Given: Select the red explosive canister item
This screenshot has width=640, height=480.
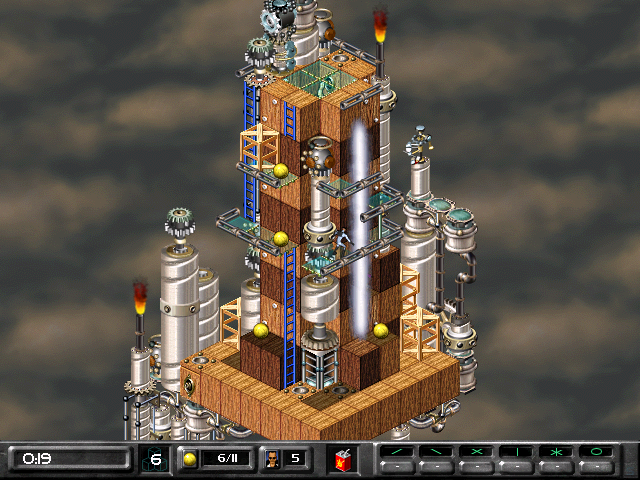Looking at the screenshot, I should point(342,460).
